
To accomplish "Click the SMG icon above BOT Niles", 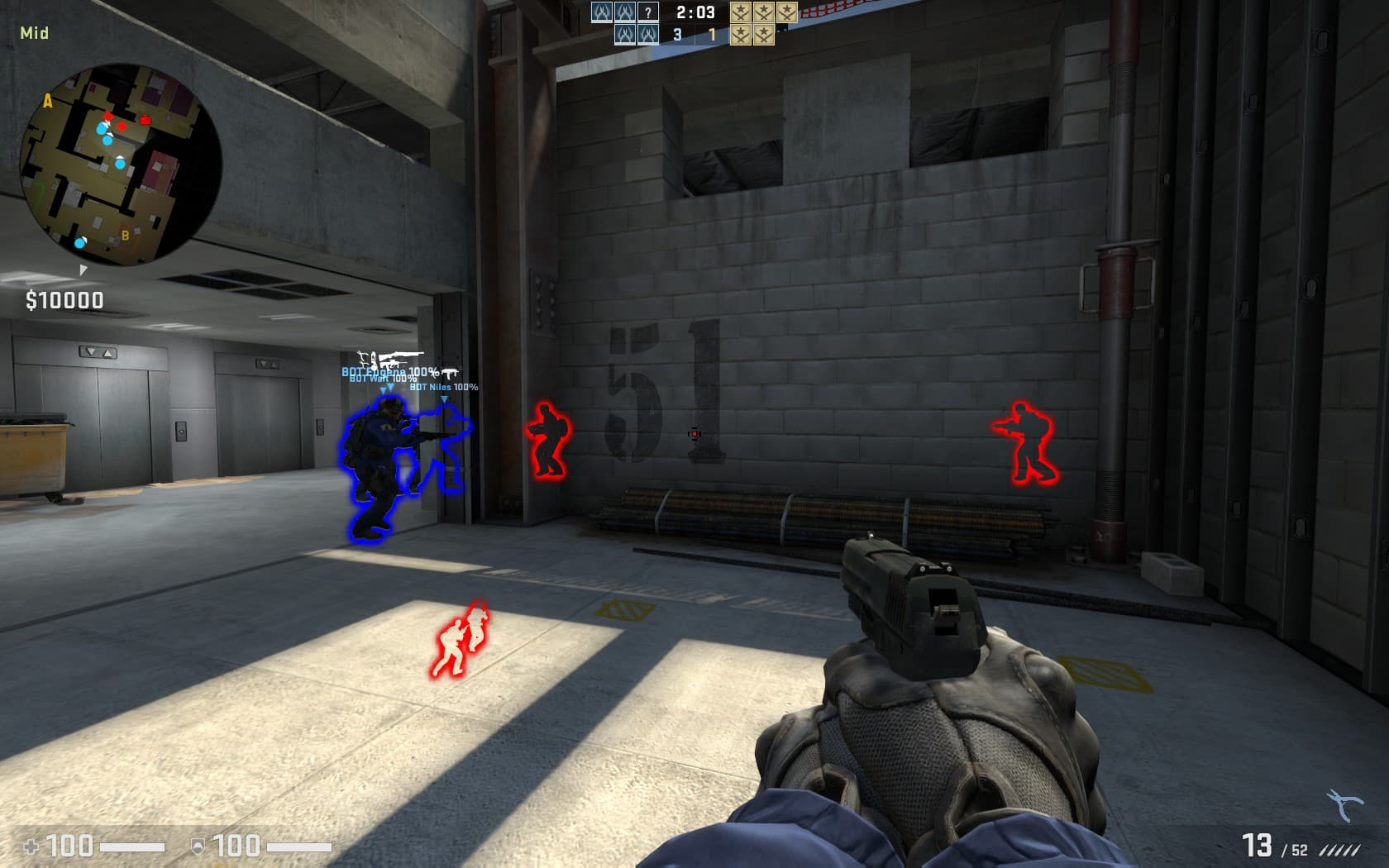I will click(x=449, y=372).
